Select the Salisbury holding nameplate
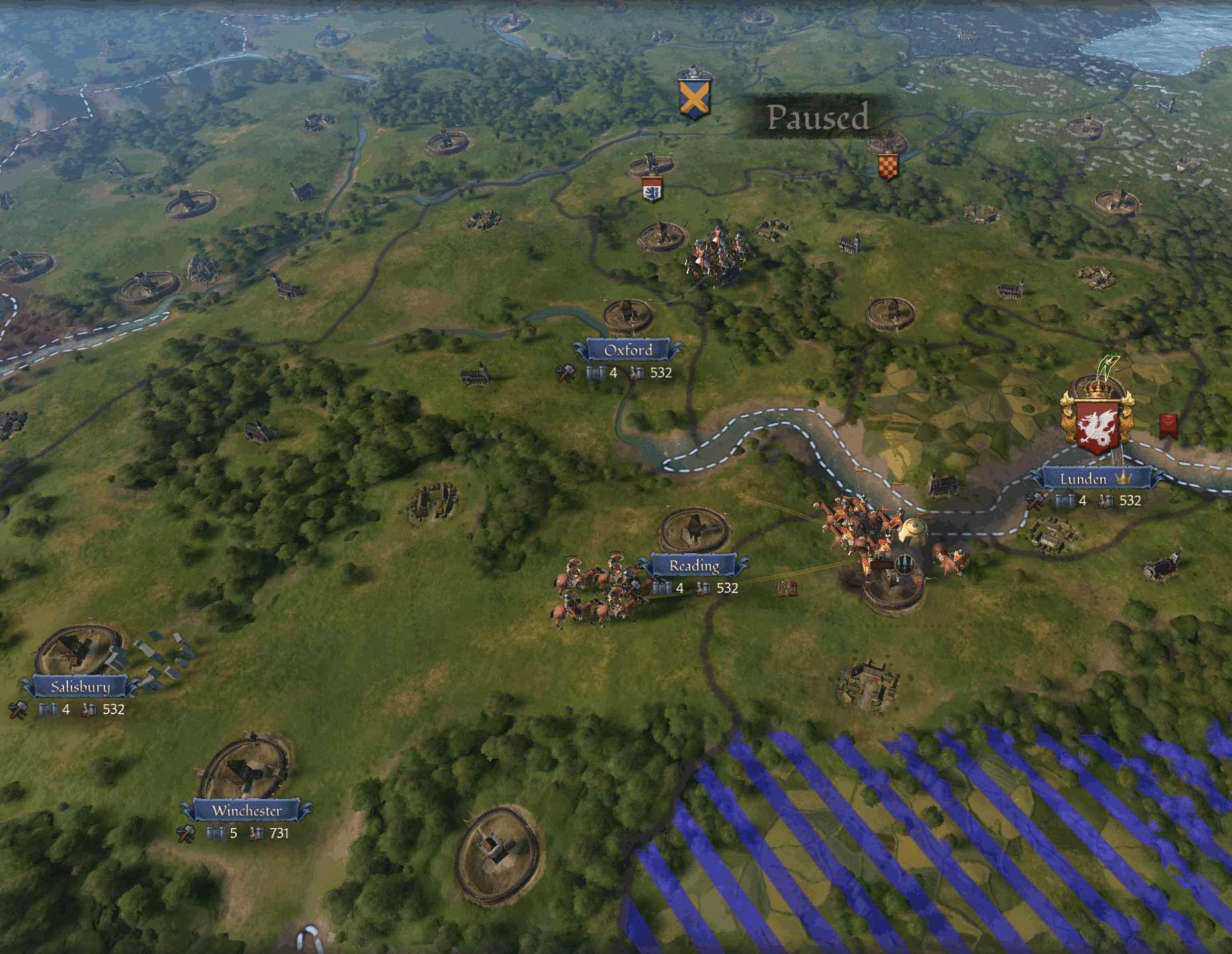The width and height of the screenshot is (1232, 954). (80, 686)
